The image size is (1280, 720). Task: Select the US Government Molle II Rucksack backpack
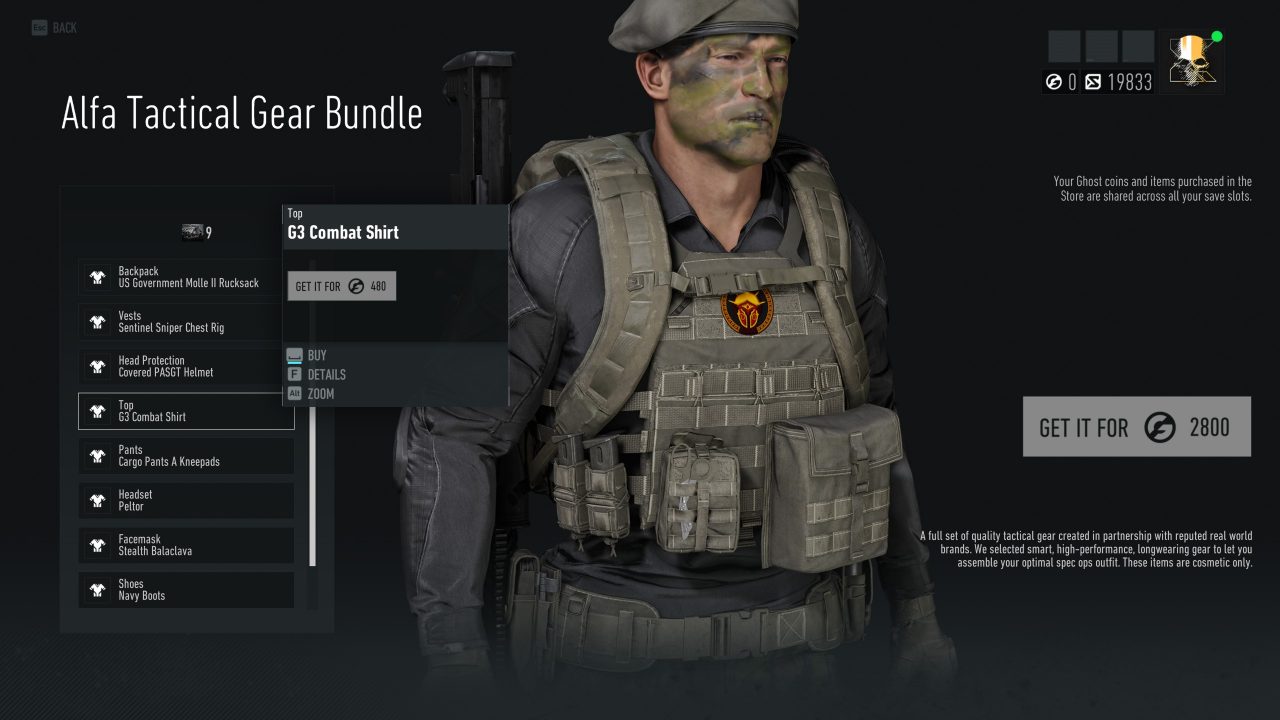[x=186, y=277]
